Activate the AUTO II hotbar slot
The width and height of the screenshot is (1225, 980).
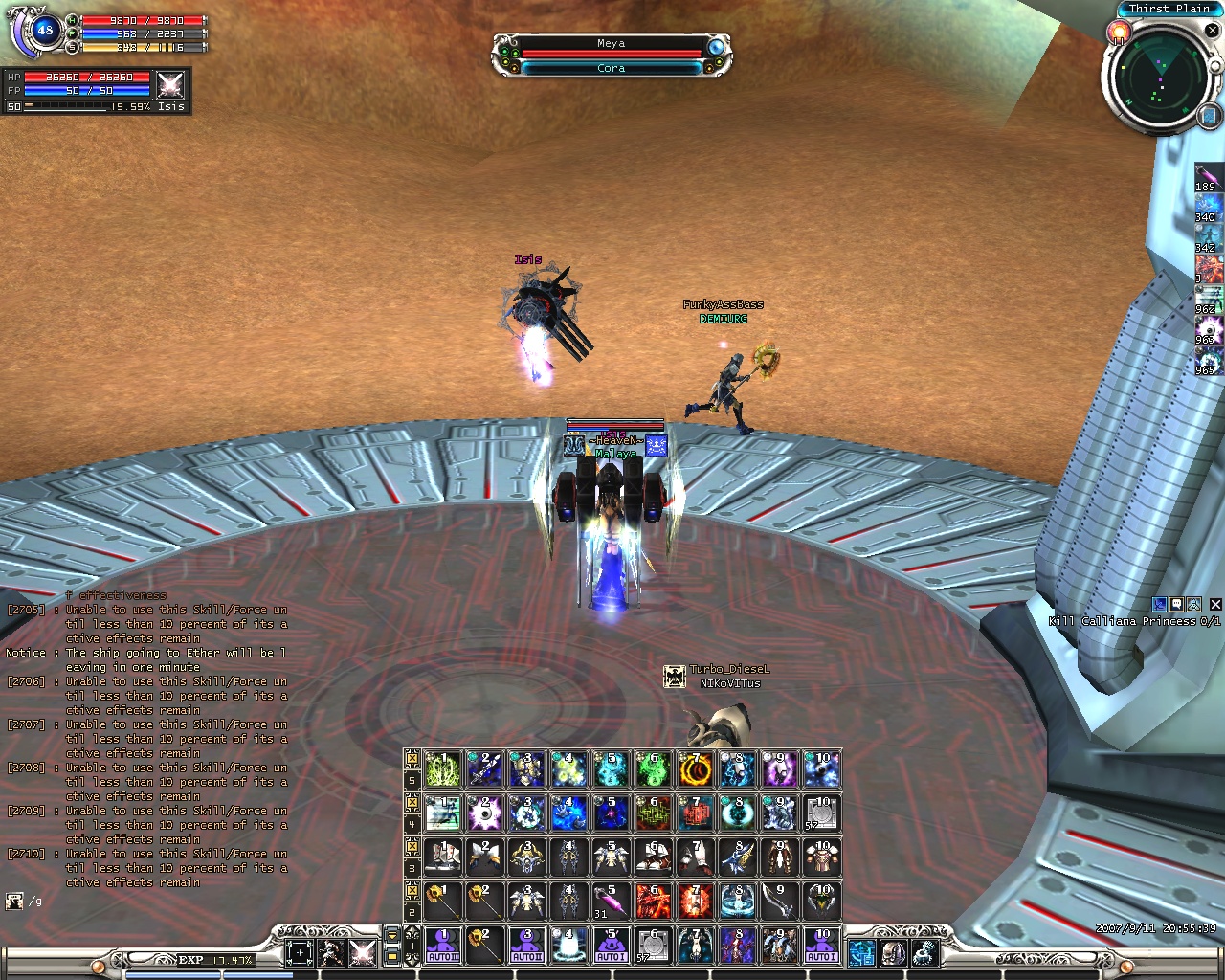[526, 945]
